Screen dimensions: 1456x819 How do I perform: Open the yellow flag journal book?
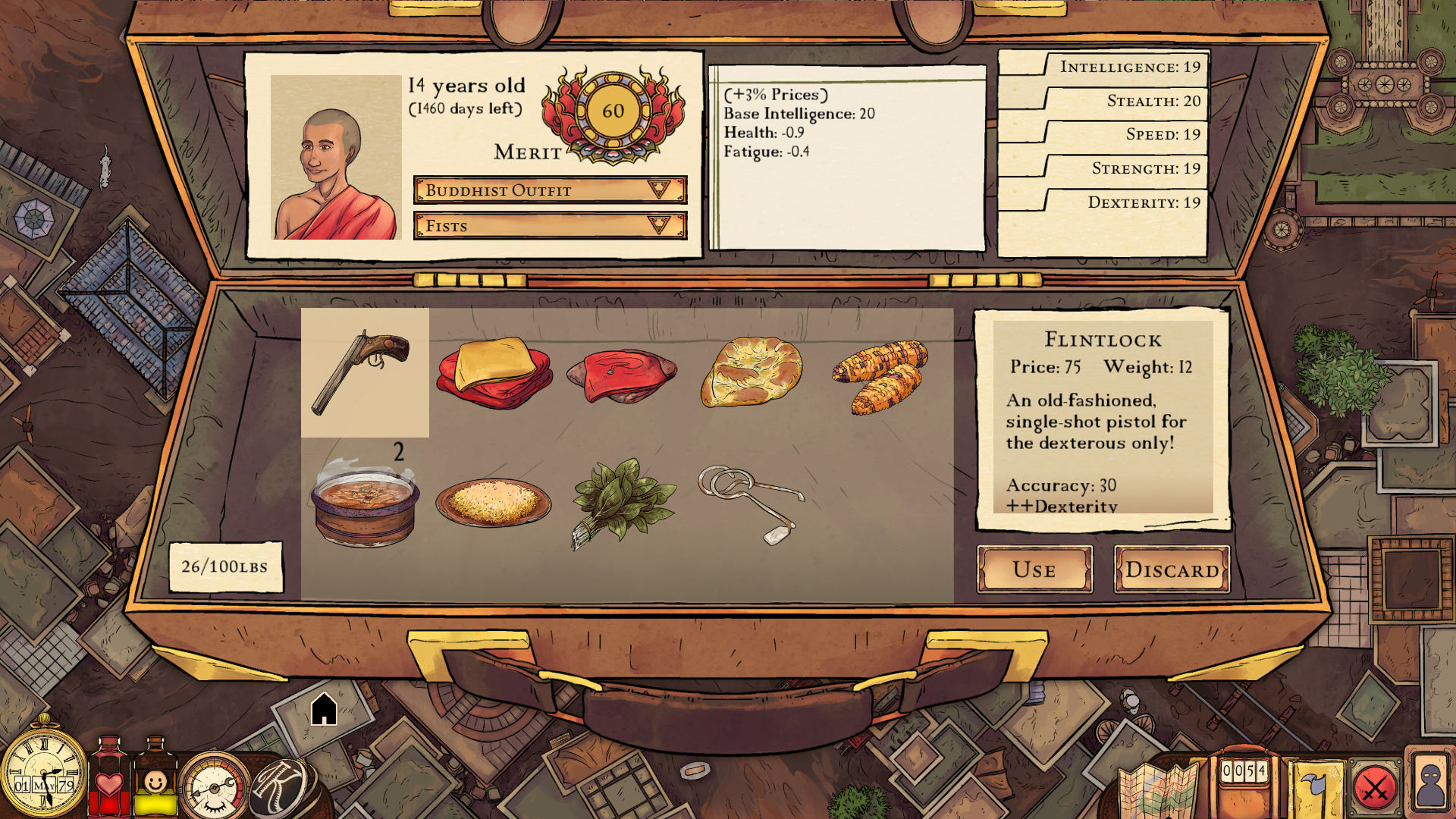pos(1319,789)
